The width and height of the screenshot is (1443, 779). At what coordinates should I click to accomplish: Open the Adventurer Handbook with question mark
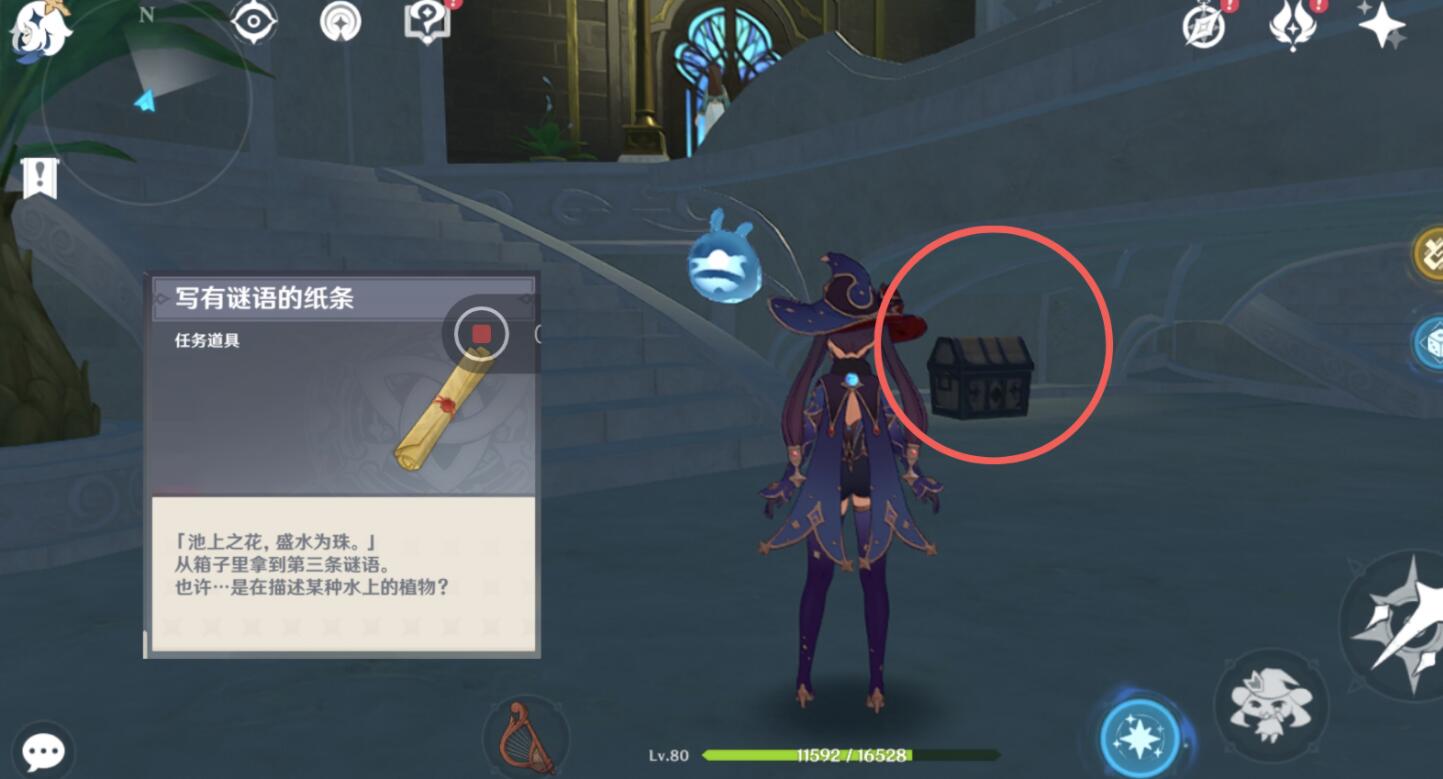point(428,22)
